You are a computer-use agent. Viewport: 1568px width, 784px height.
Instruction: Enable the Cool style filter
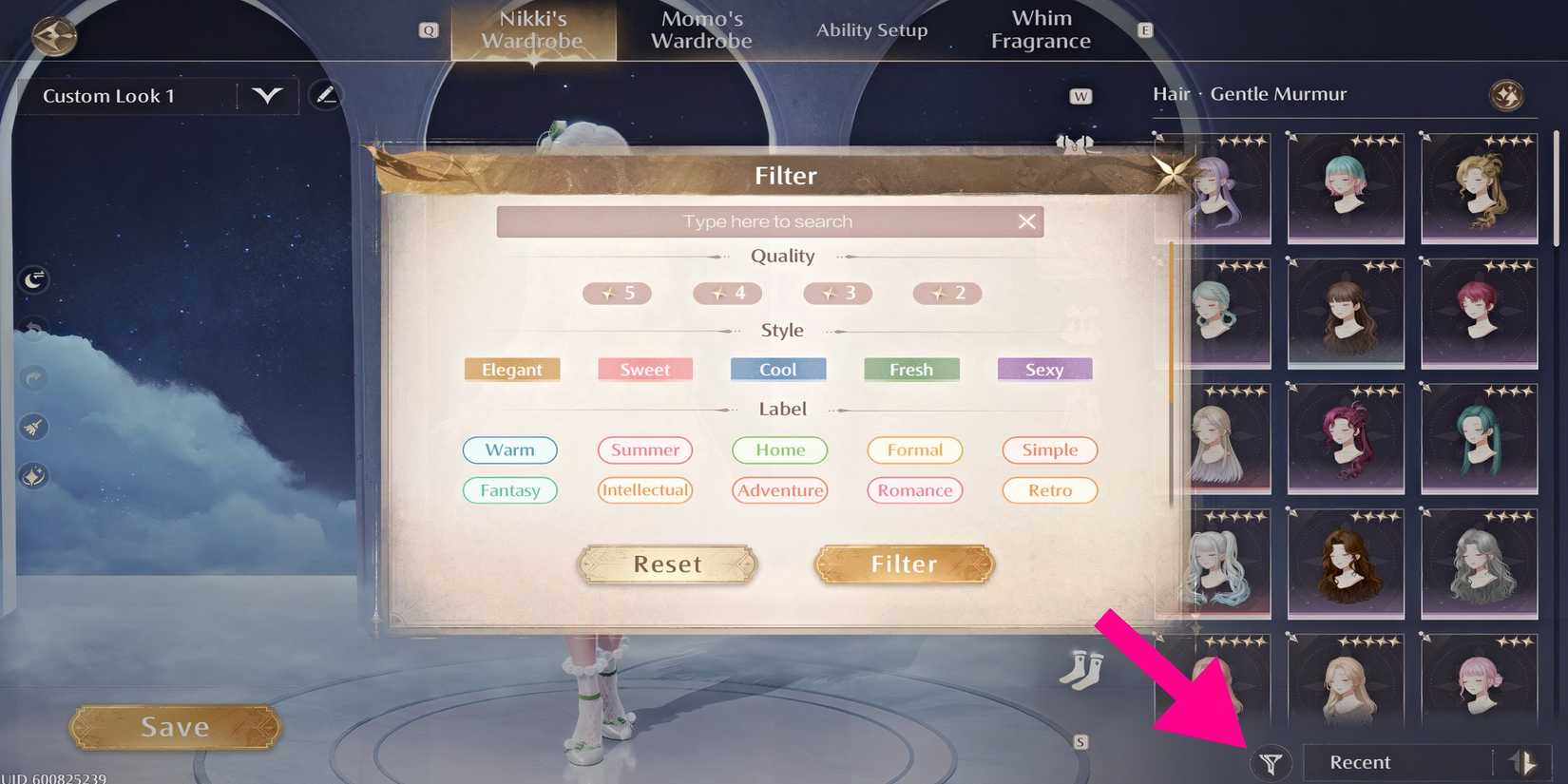click(x=777, y=370)
